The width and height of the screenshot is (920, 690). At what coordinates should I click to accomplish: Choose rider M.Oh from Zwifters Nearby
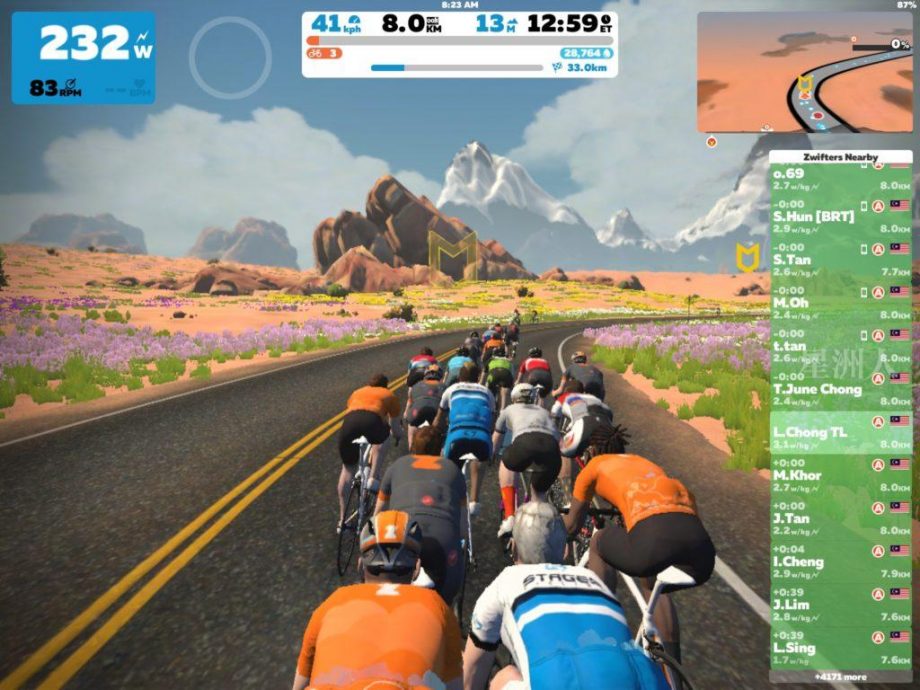point(840,302)
